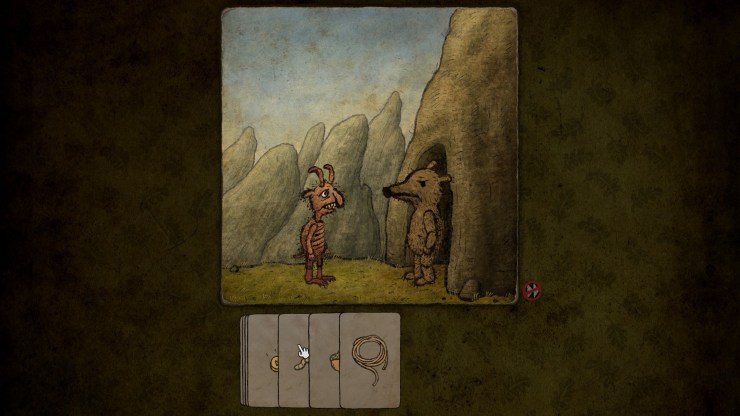
Task: Click the red round icon beside the scene
Action: (531, 292)
